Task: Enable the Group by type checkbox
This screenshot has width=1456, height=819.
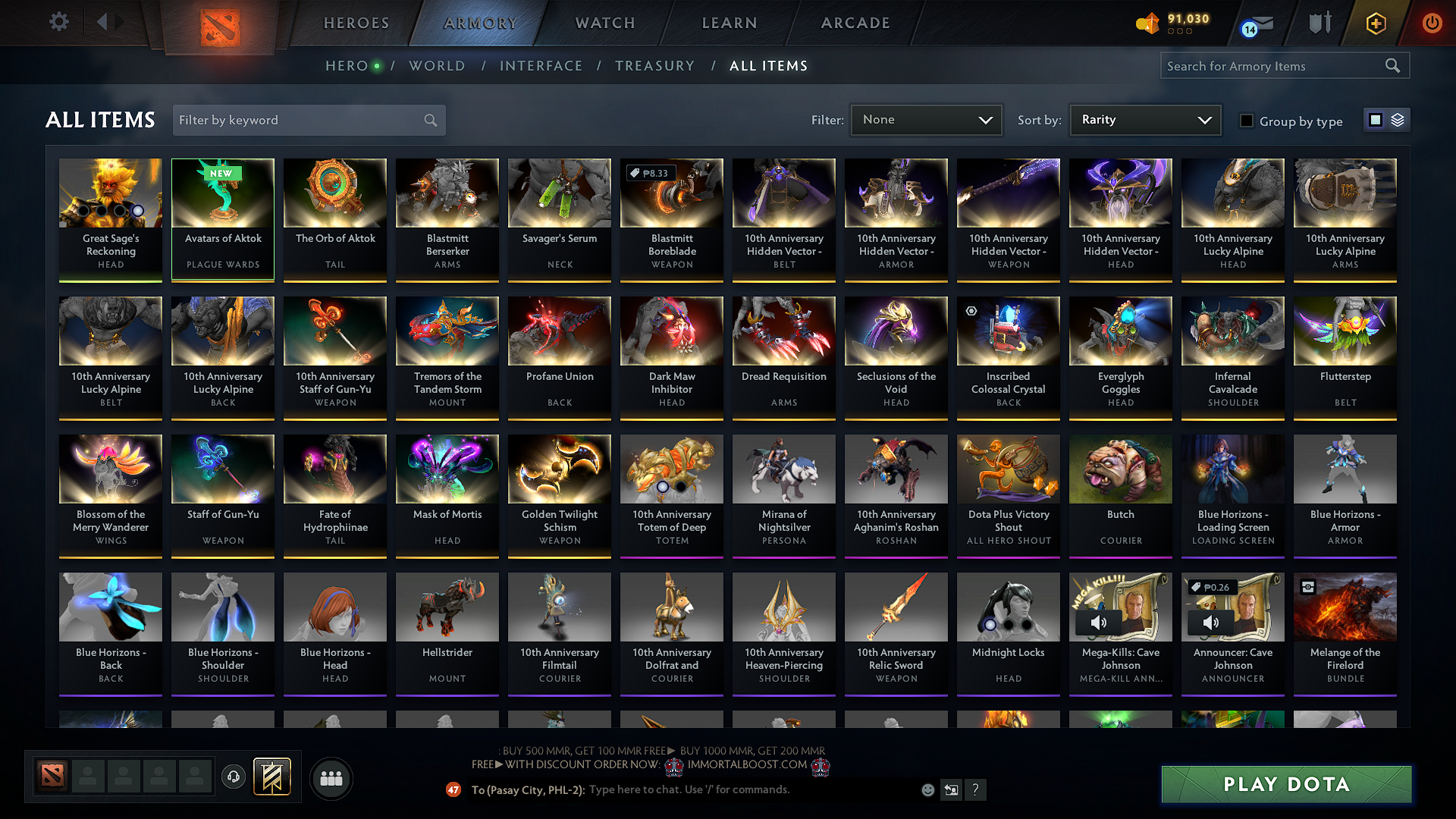Action: 1246,121
